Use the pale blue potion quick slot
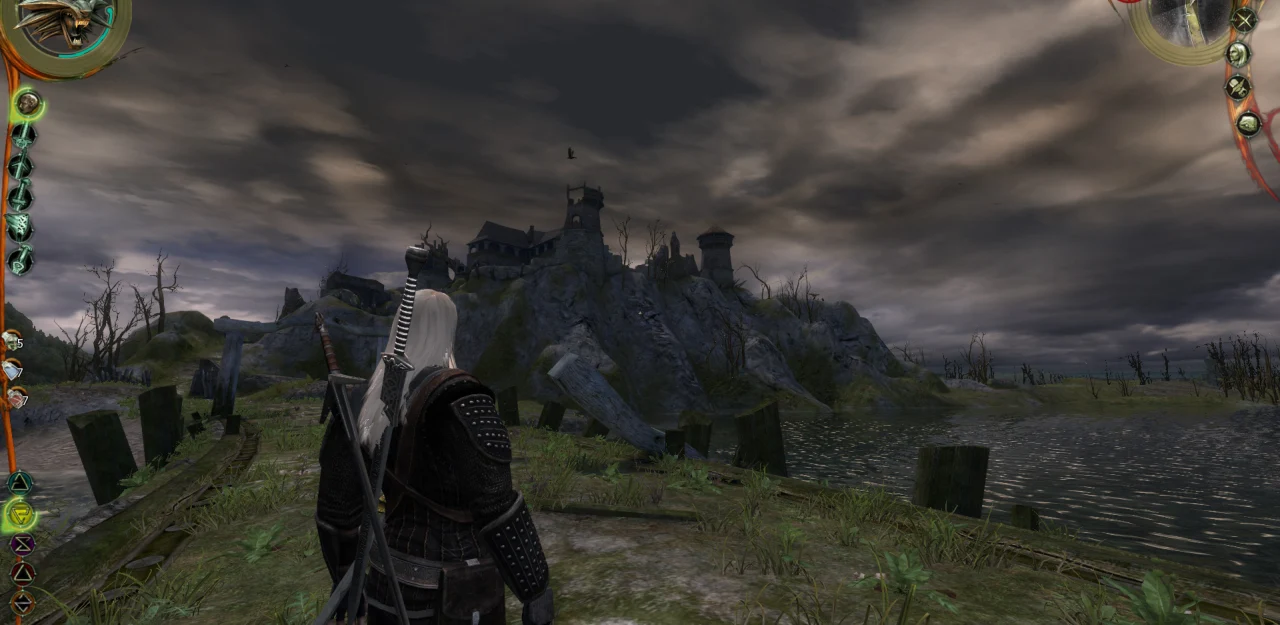This screenshot has width=1280, height=625. pos(12,370)
